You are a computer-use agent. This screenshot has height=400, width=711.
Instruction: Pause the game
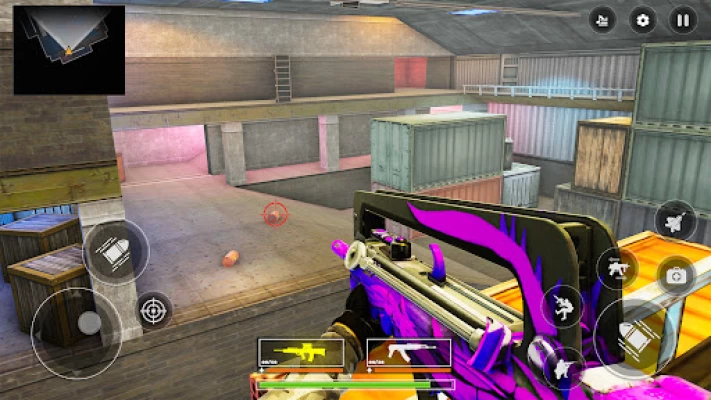[x=683, y=19]
